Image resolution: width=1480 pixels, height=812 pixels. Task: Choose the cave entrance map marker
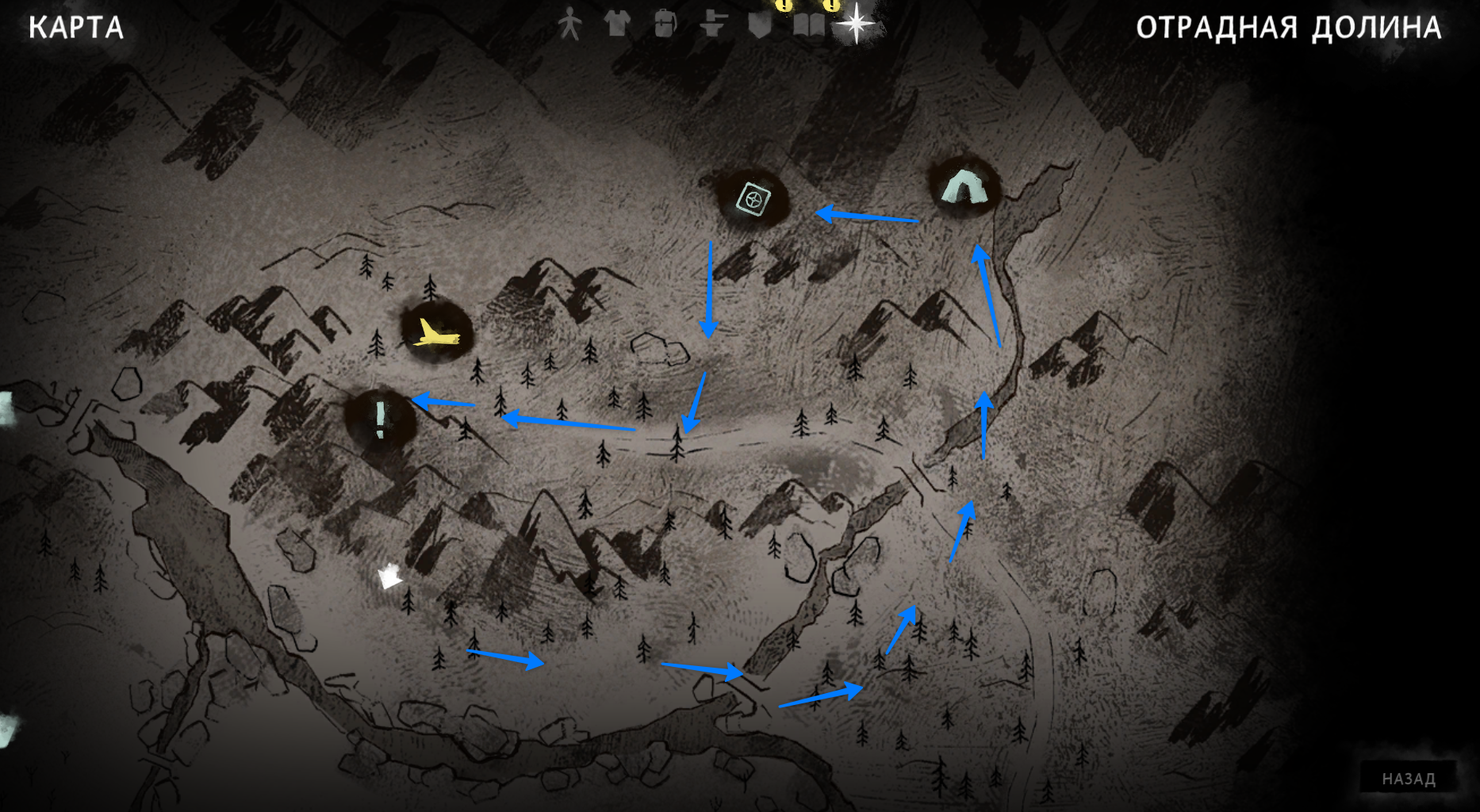pyautogui.click(x=964, y=188)
